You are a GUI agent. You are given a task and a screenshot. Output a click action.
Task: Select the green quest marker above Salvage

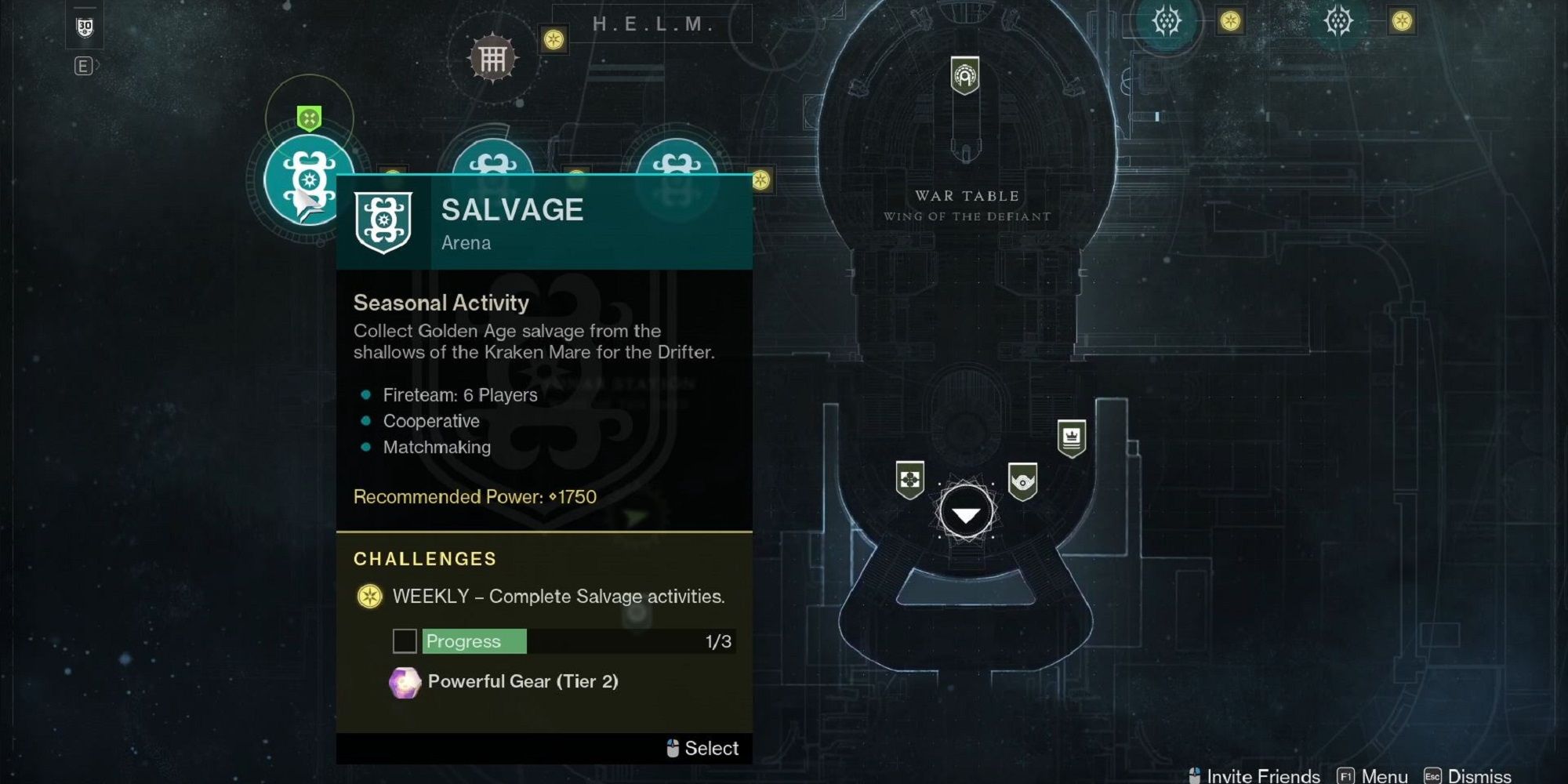click(x=307, y=118)
